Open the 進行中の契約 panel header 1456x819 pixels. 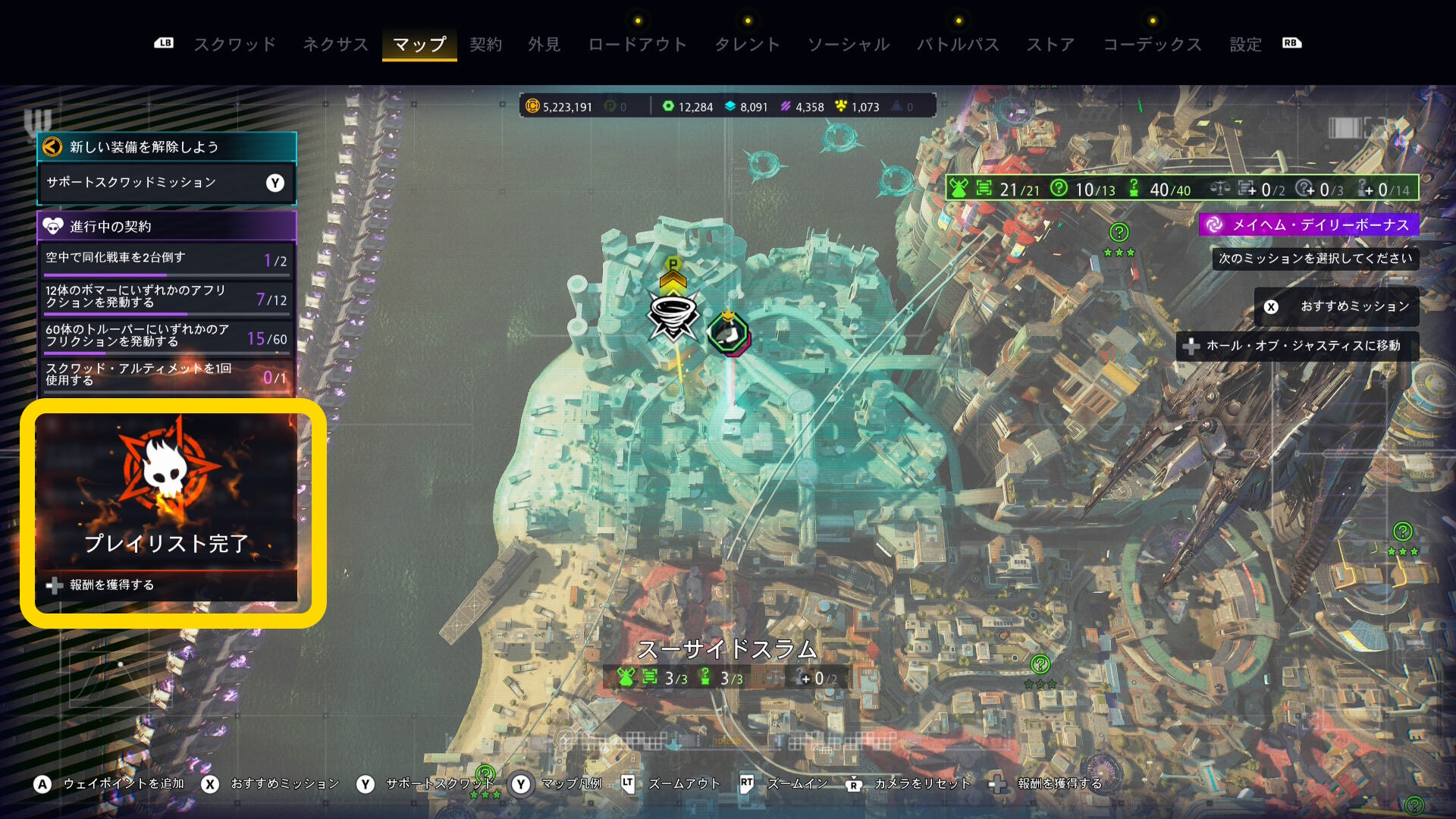166,226
